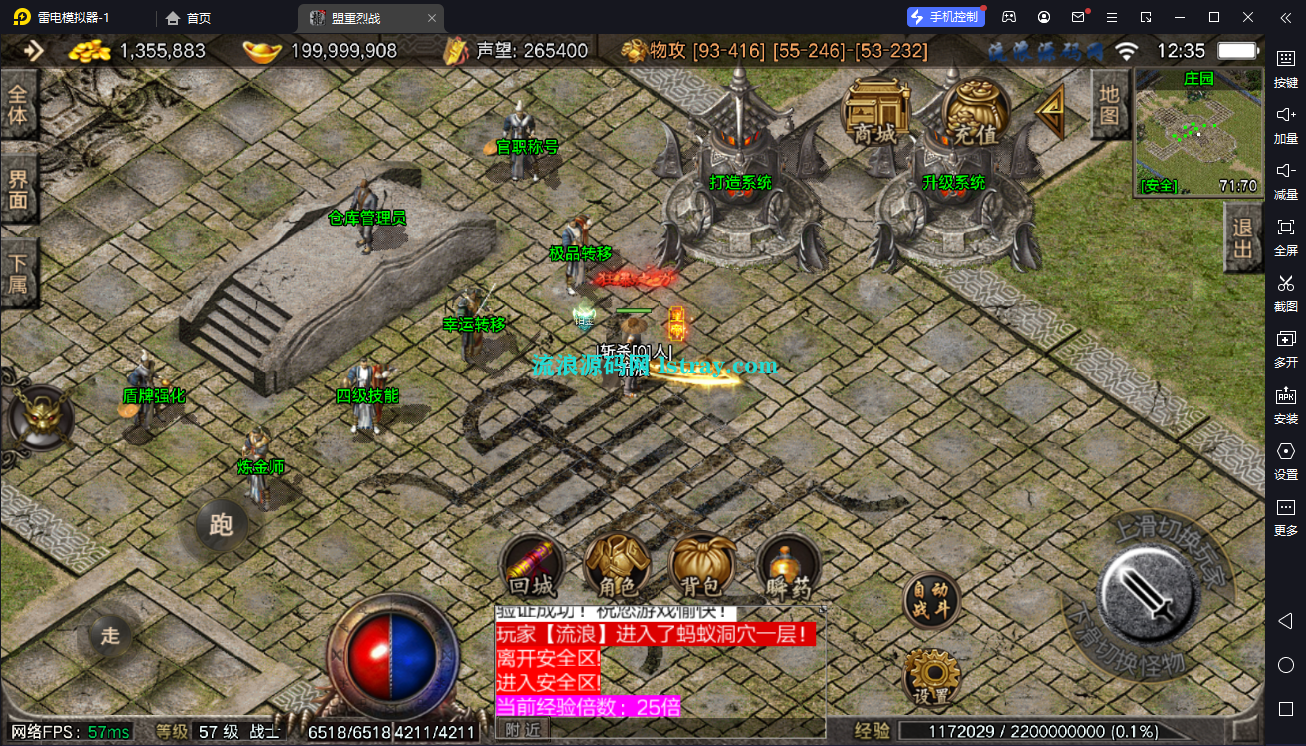Tap the 退出 exit button

pos(1243,238)
